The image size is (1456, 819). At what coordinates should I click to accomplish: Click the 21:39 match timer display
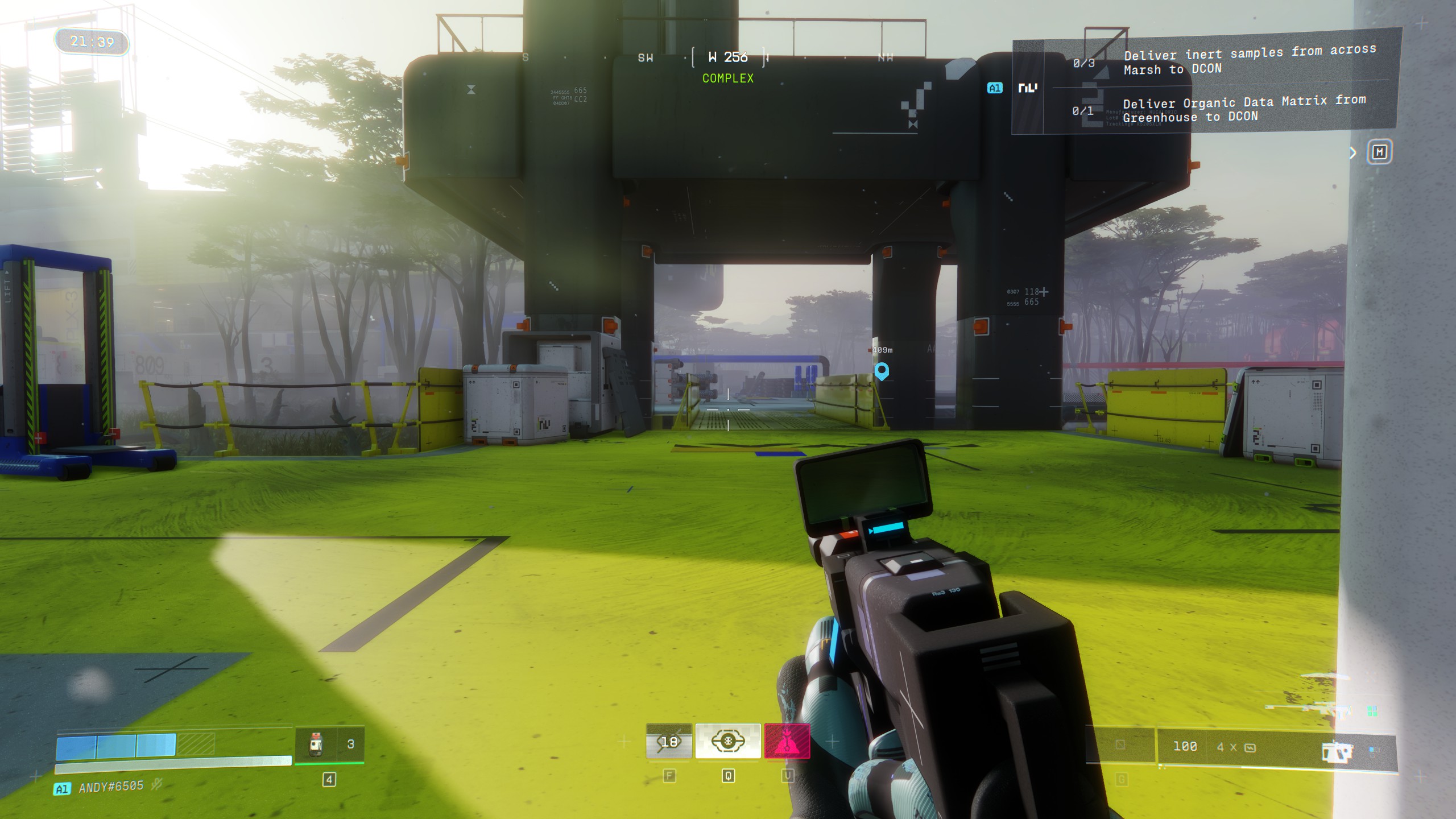[91, 41]
